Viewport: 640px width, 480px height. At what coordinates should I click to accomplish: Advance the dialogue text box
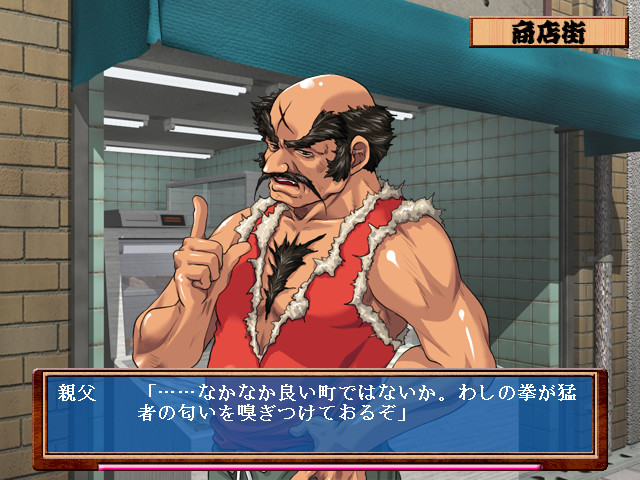coord(318,416)
